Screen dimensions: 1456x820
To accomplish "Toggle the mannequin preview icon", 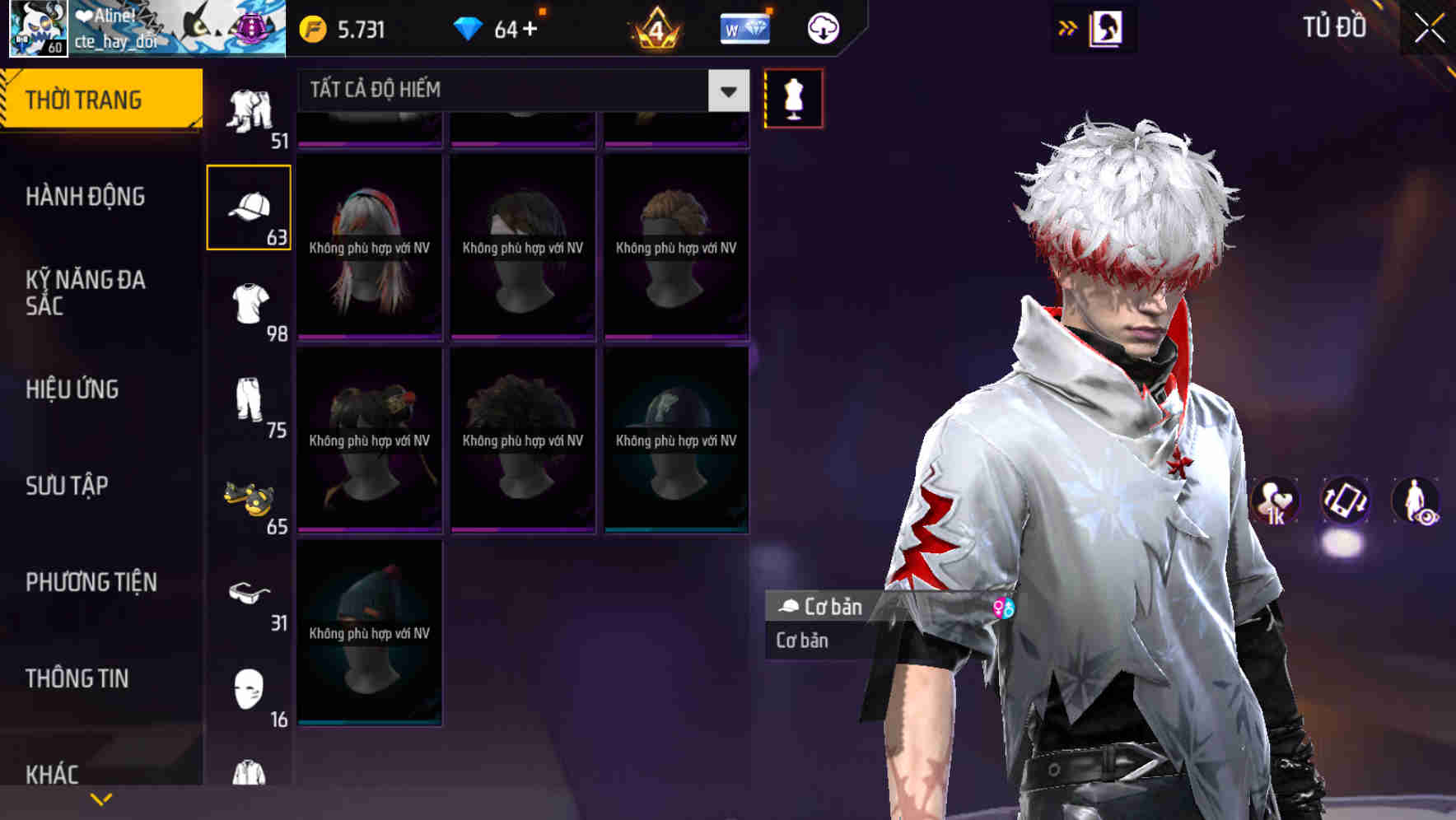I will [x=792, y=98].
